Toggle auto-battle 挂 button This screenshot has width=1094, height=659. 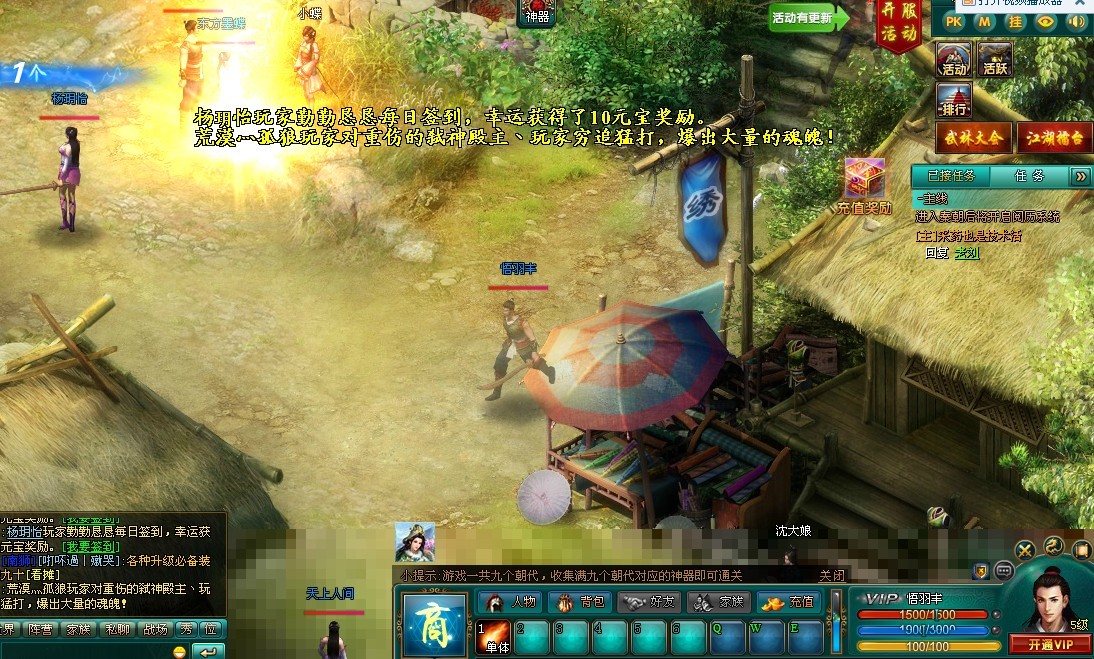point(1016,21)
